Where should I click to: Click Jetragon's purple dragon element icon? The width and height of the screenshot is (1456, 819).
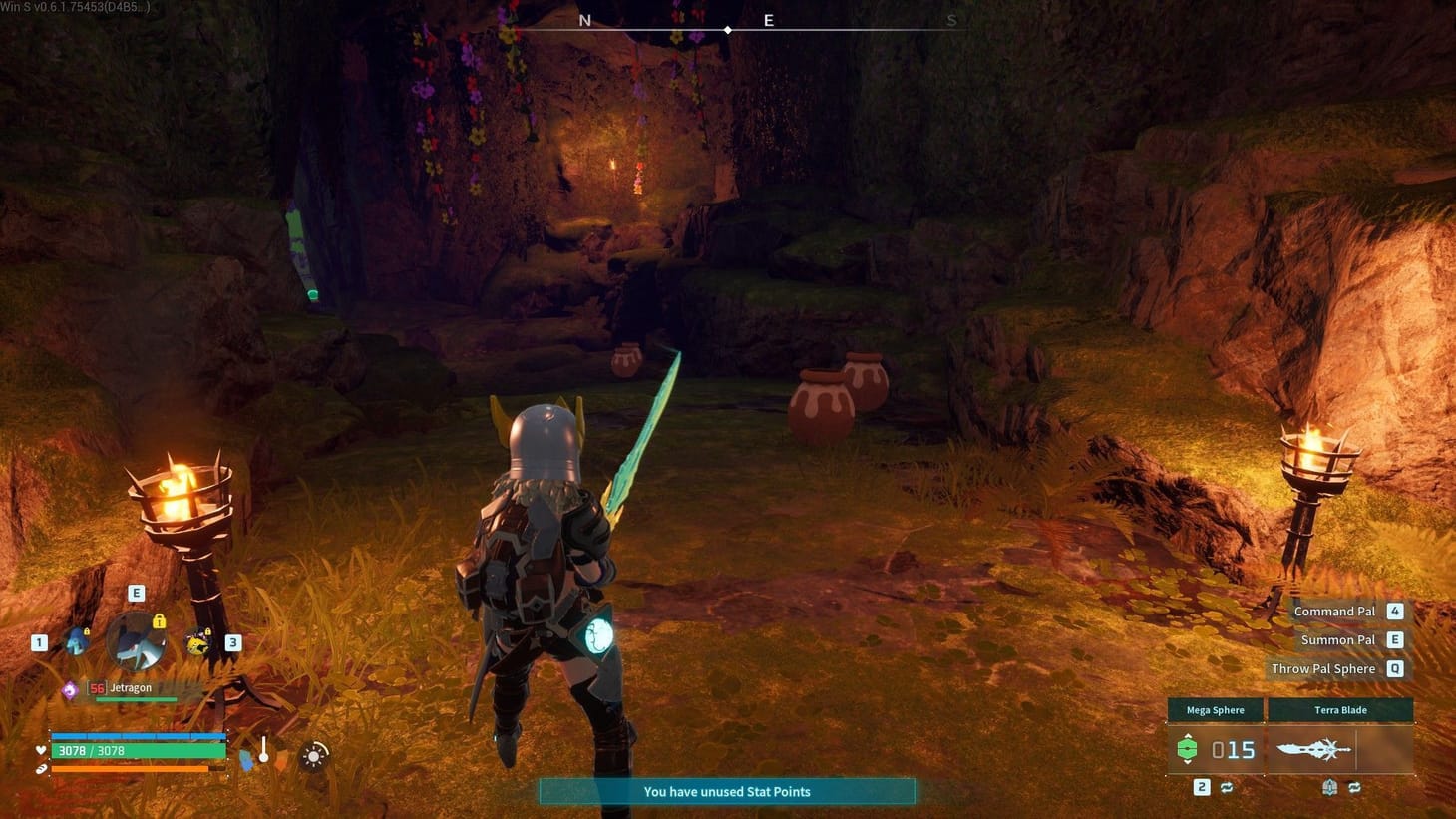[70, 688]
